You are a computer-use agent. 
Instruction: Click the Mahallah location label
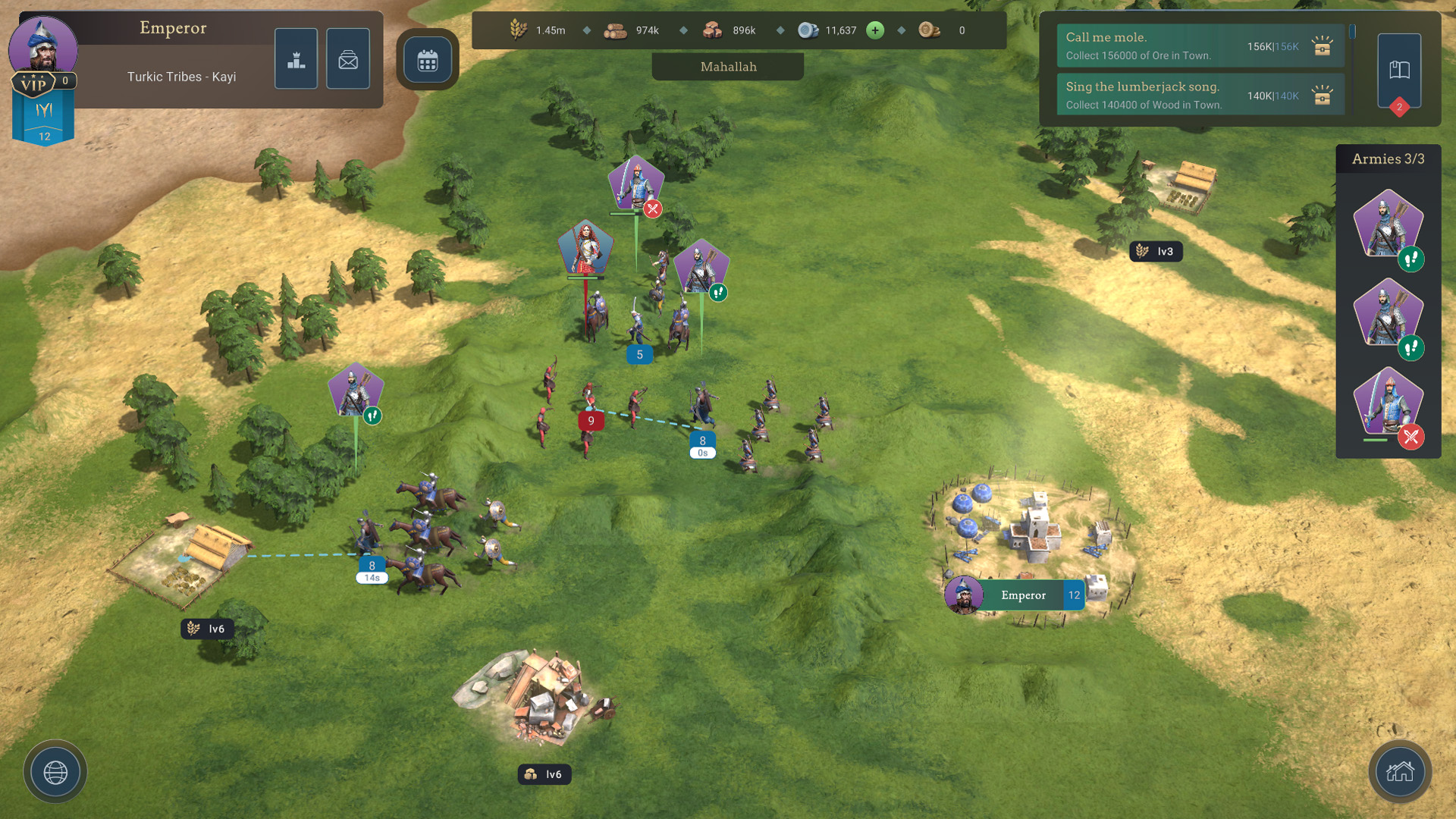(727, 67)
